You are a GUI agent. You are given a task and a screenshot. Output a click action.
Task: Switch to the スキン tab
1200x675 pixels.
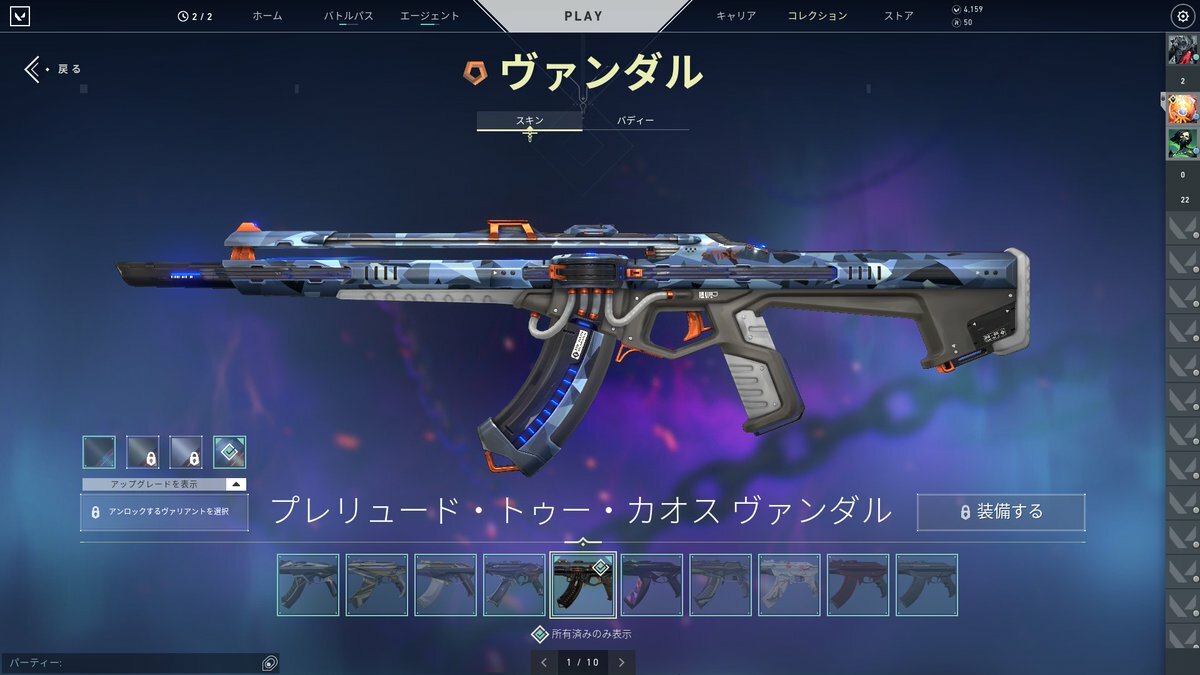tap(529, 121)
